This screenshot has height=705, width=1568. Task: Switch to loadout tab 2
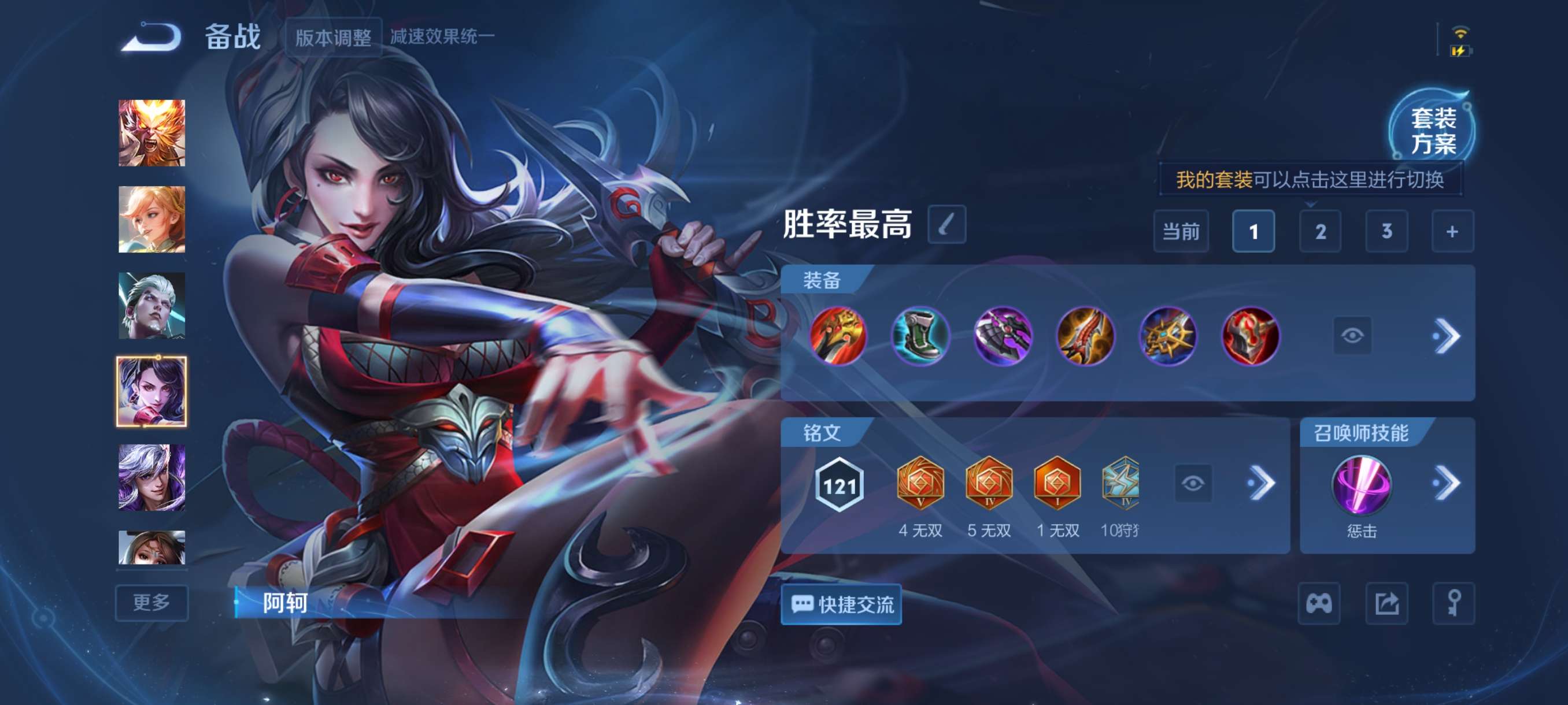(1321, 232)
